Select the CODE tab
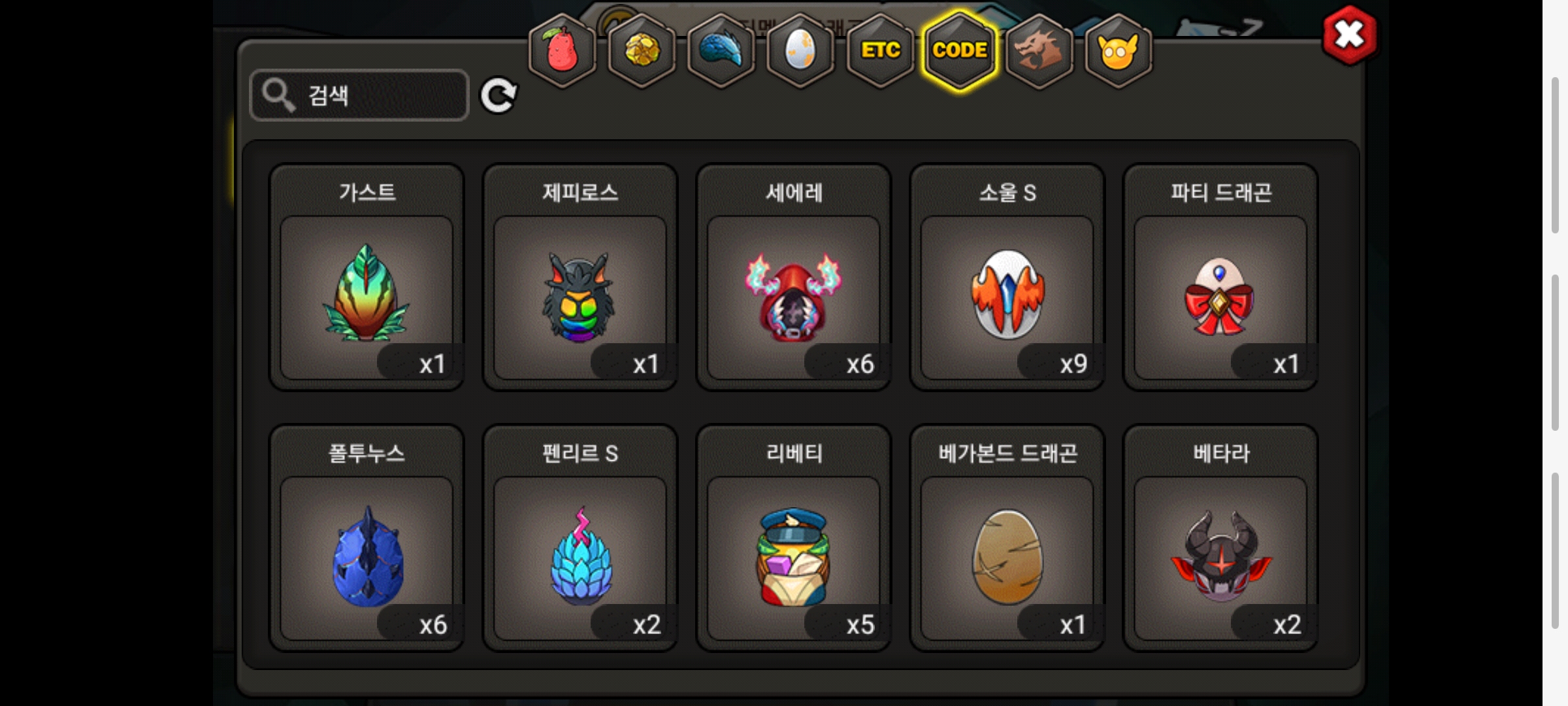Screen dimensions: 1568x706 tap(960, 50)
